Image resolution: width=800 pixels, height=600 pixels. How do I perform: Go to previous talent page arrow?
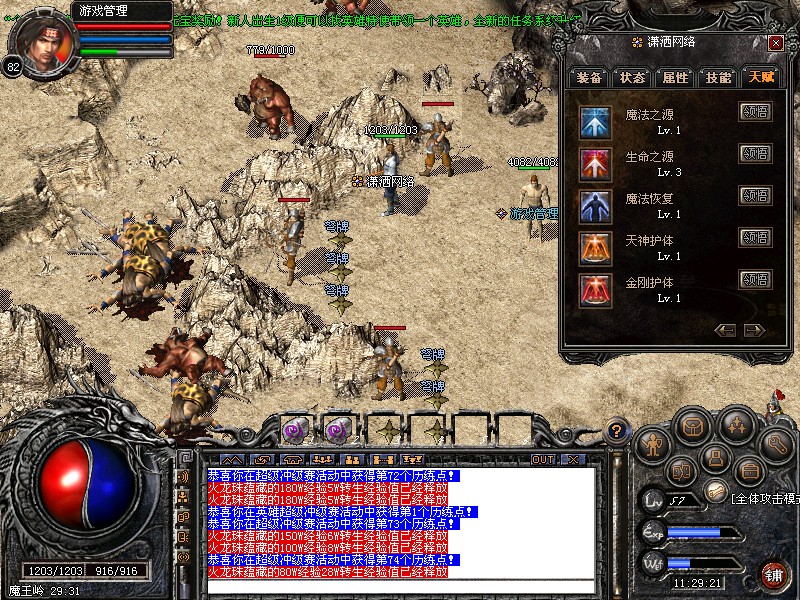(726, 330)
